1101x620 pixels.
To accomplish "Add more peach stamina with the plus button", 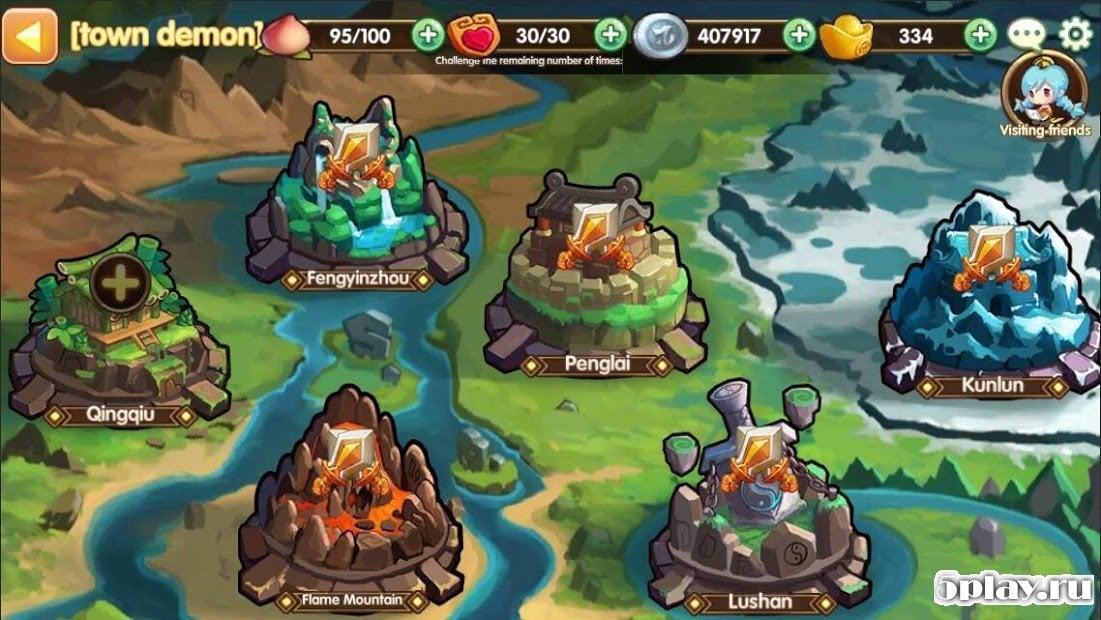I will pyautogui.click(x=428, y=35).
